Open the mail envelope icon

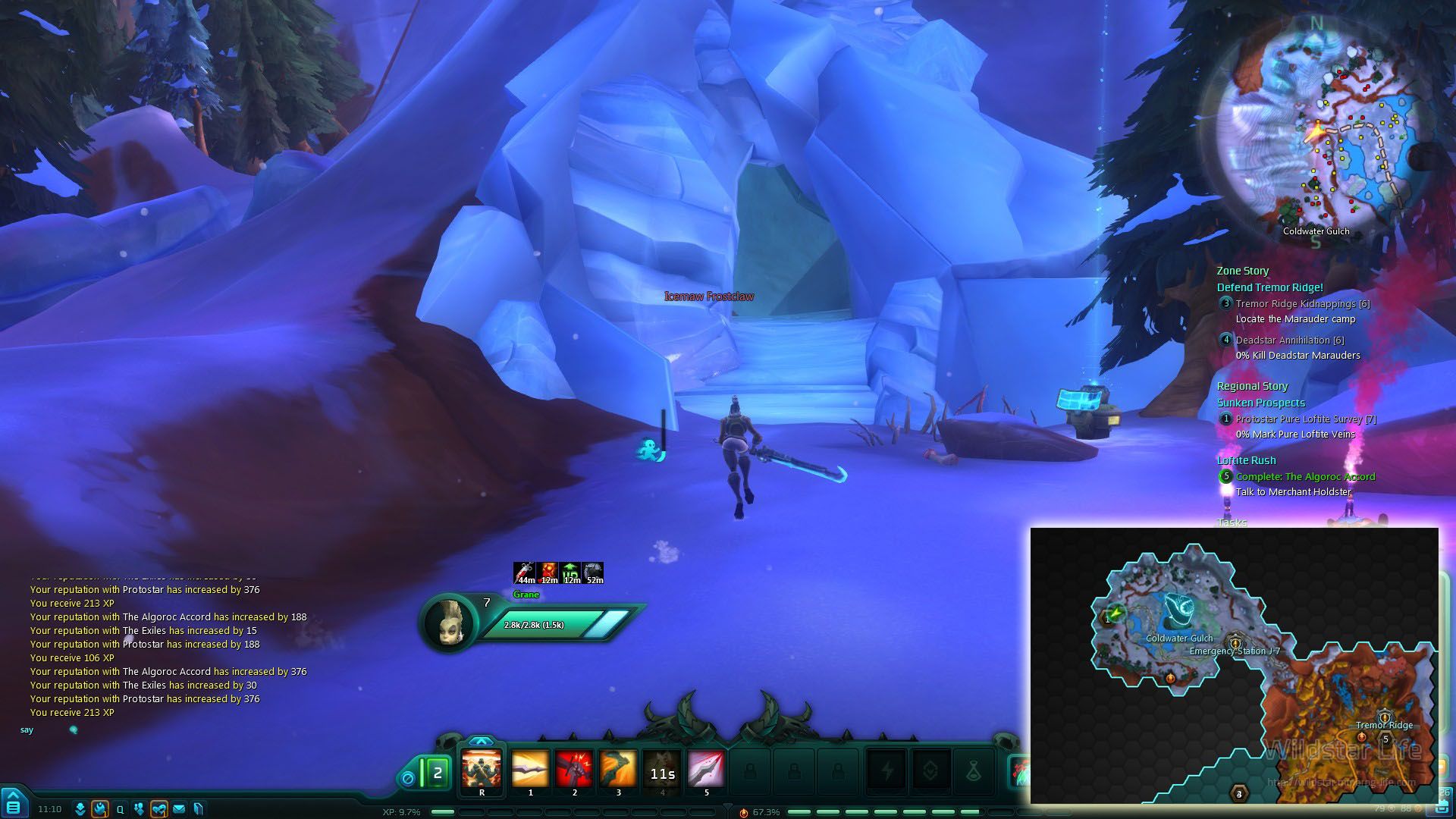[x=179, y=809]
